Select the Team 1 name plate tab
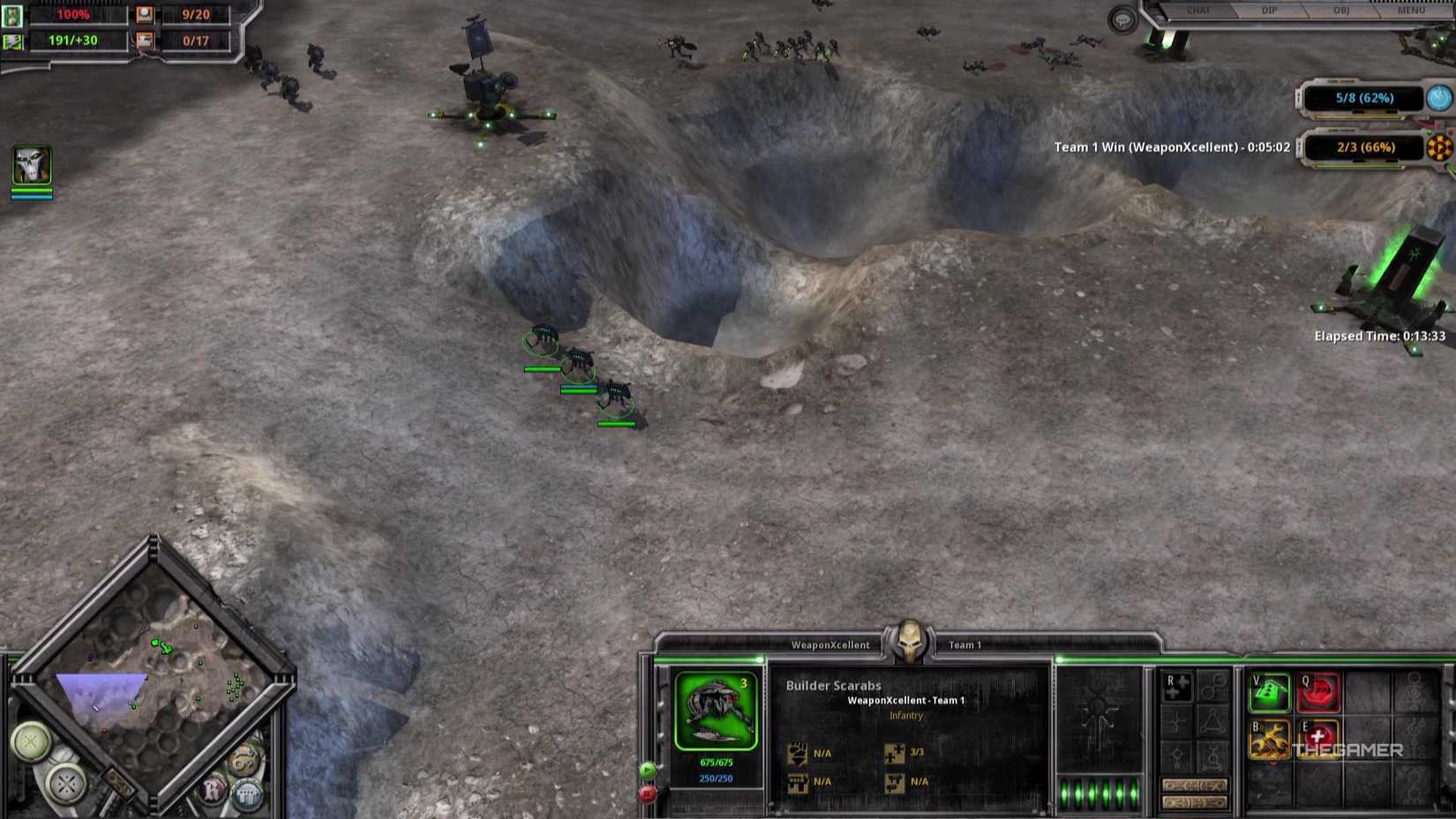This screenshot has width=1456, height=819. click(965, 644)
